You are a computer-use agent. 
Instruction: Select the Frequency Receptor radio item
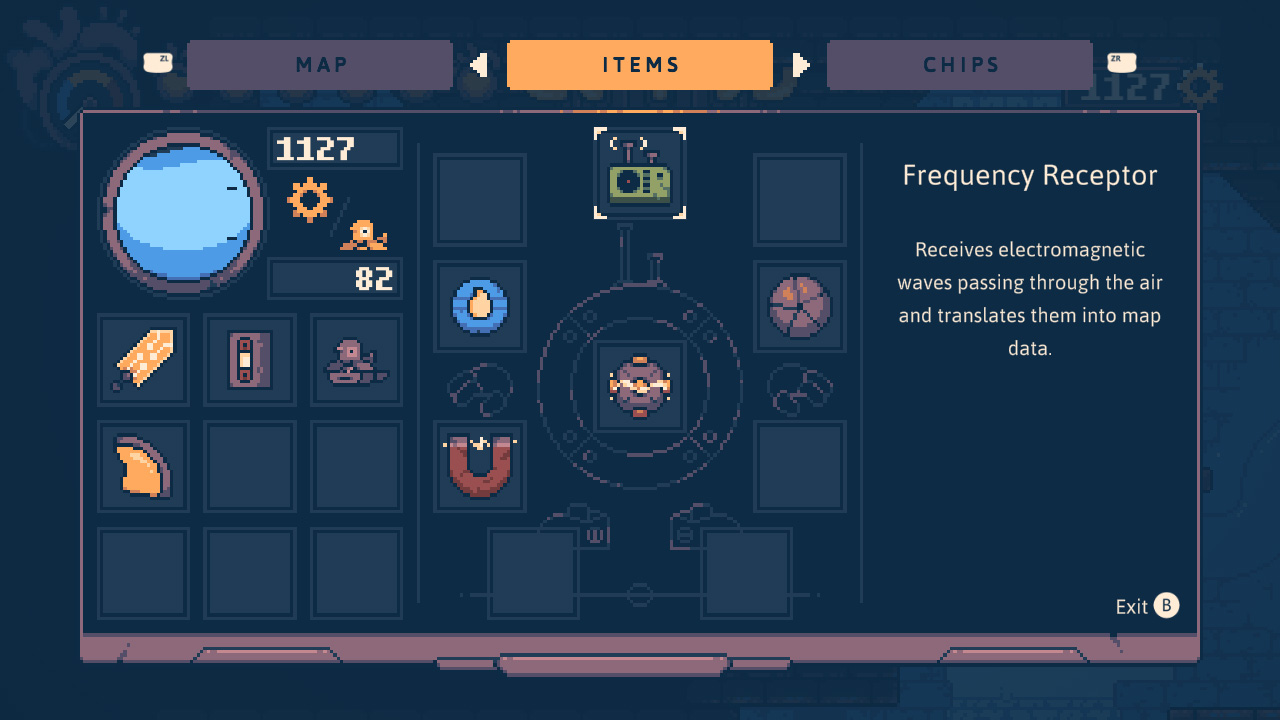pyautogui.click(x=640, y=172)
